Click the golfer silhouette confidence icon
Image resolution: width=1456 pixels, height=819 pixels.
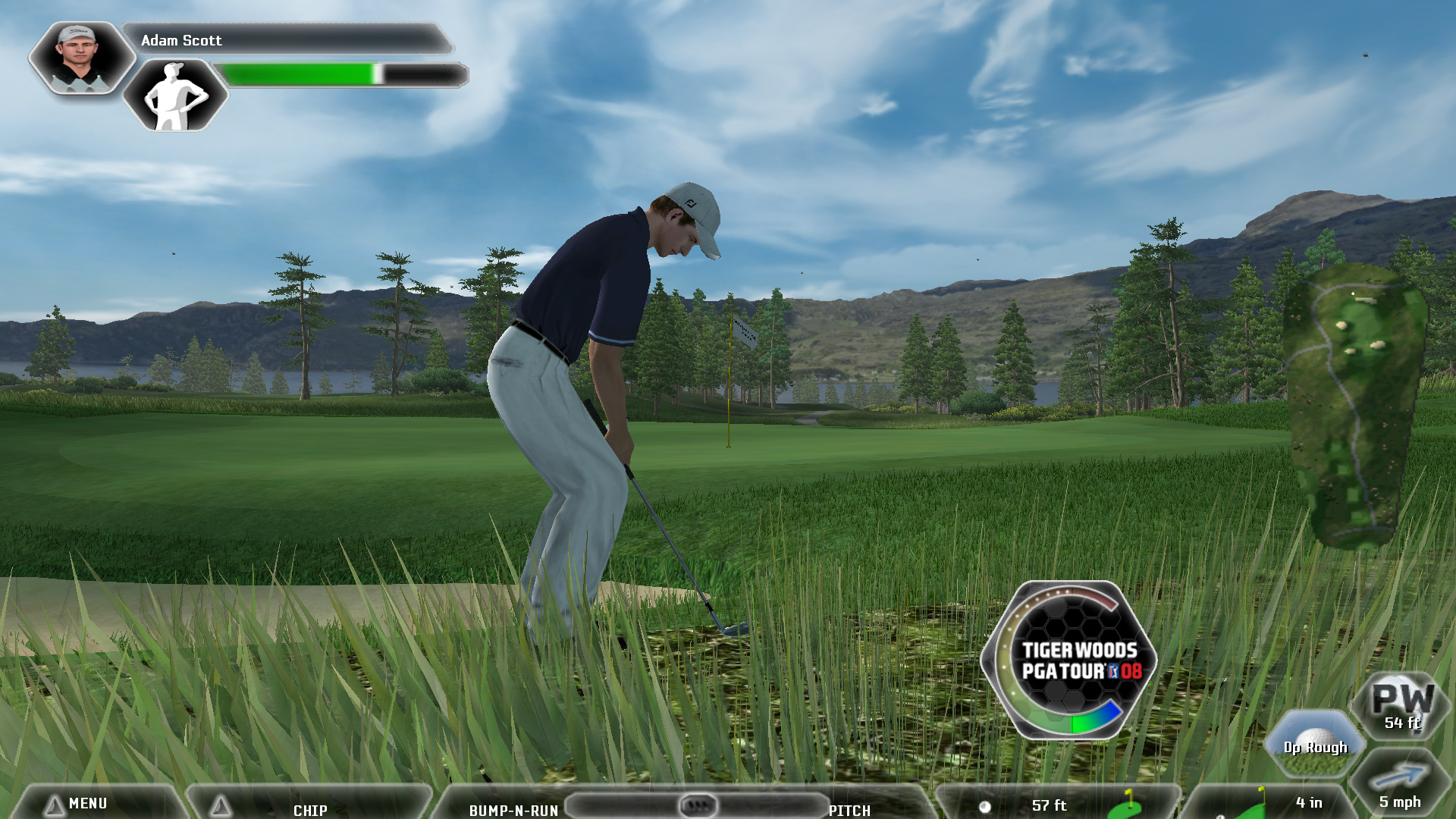tap(175, 96)
